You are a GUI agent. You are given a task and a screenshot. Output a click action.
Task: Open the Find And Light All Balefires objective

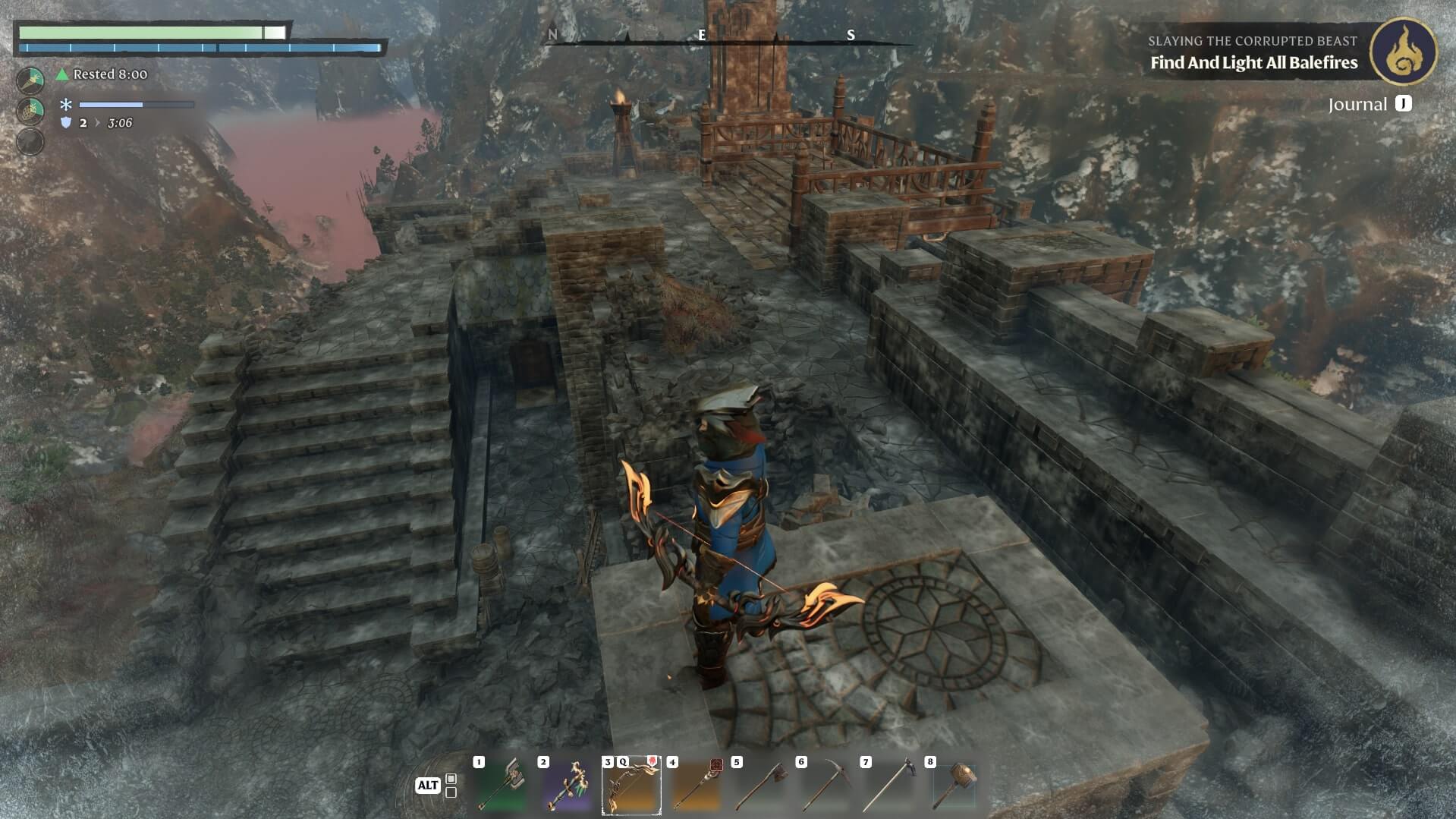pos(1253,63)
